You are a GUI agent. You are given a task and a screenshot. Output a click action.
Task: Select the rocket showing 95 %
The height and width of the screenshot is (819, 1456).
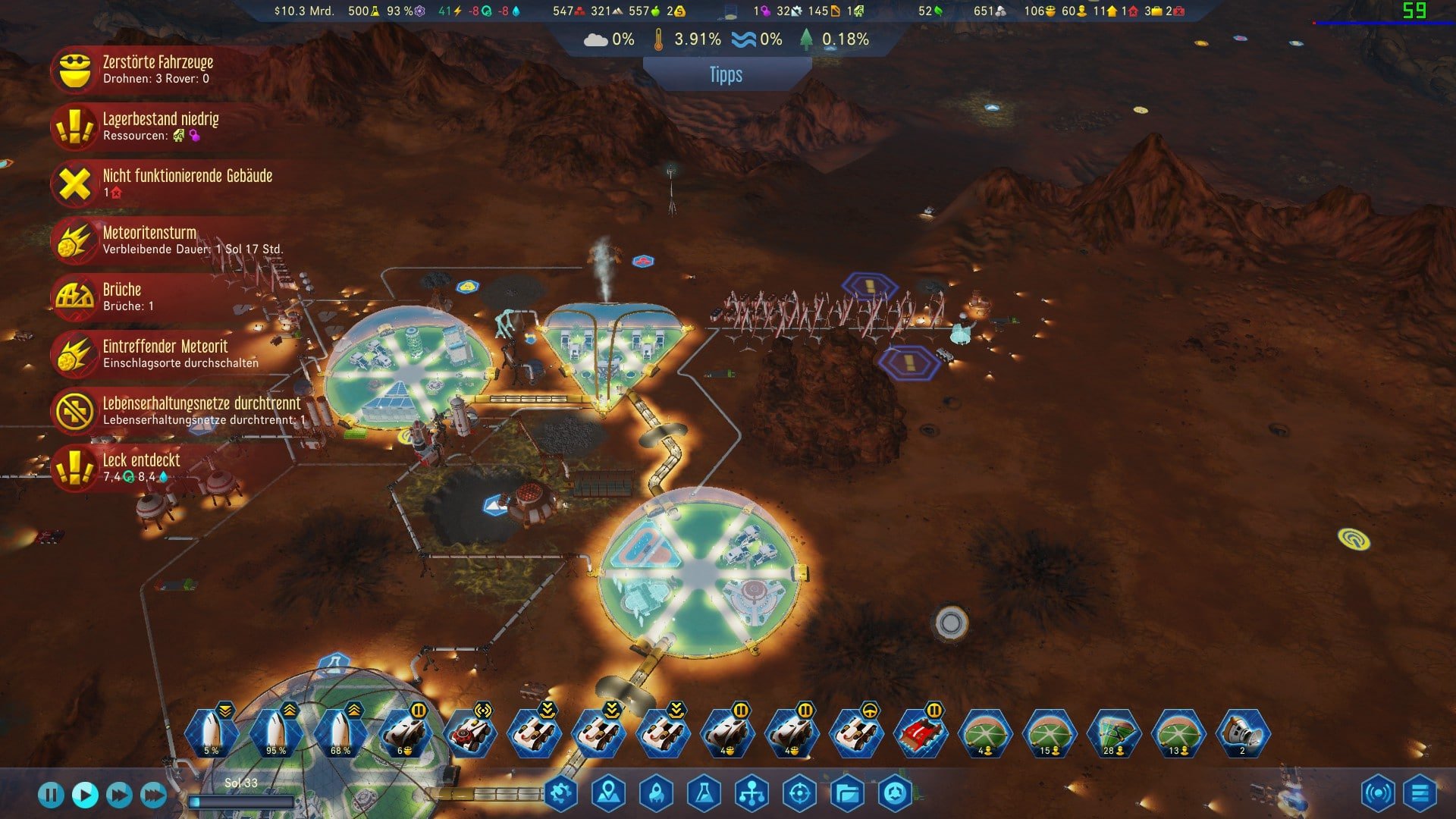click(x=275, y=733)
